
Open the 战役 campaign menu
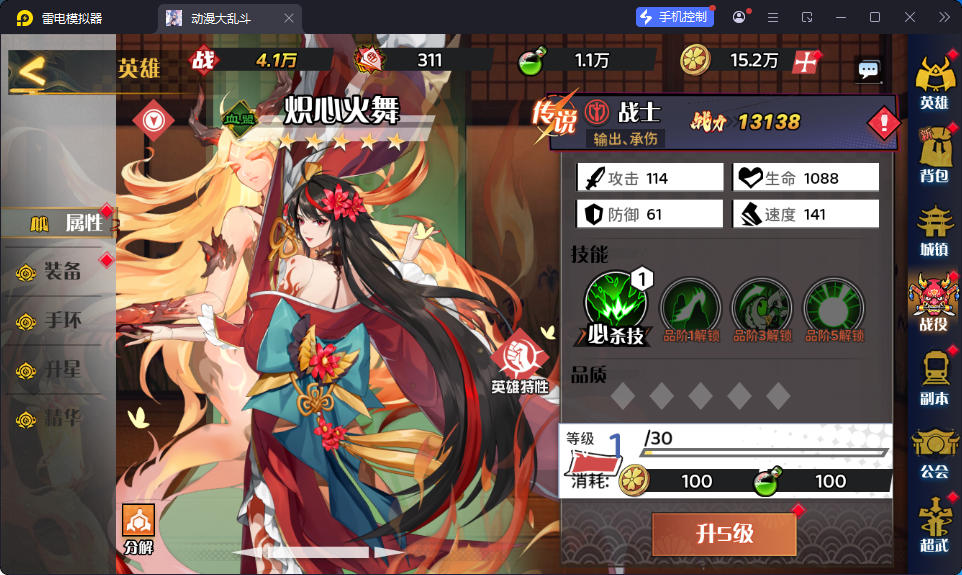point(934,304)
